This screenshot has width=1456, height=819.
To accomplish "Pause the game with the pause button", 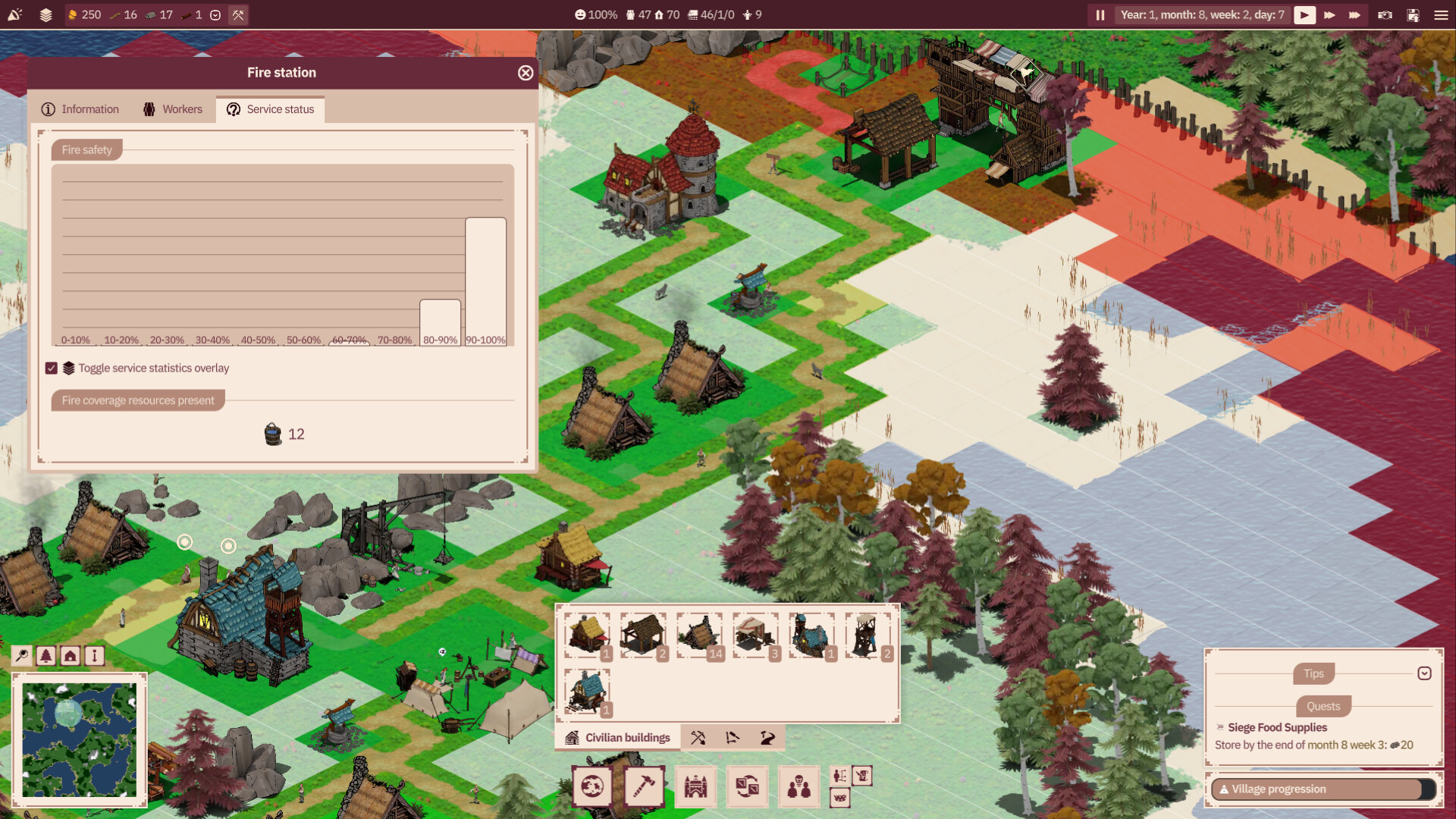I will point(1100,15).
